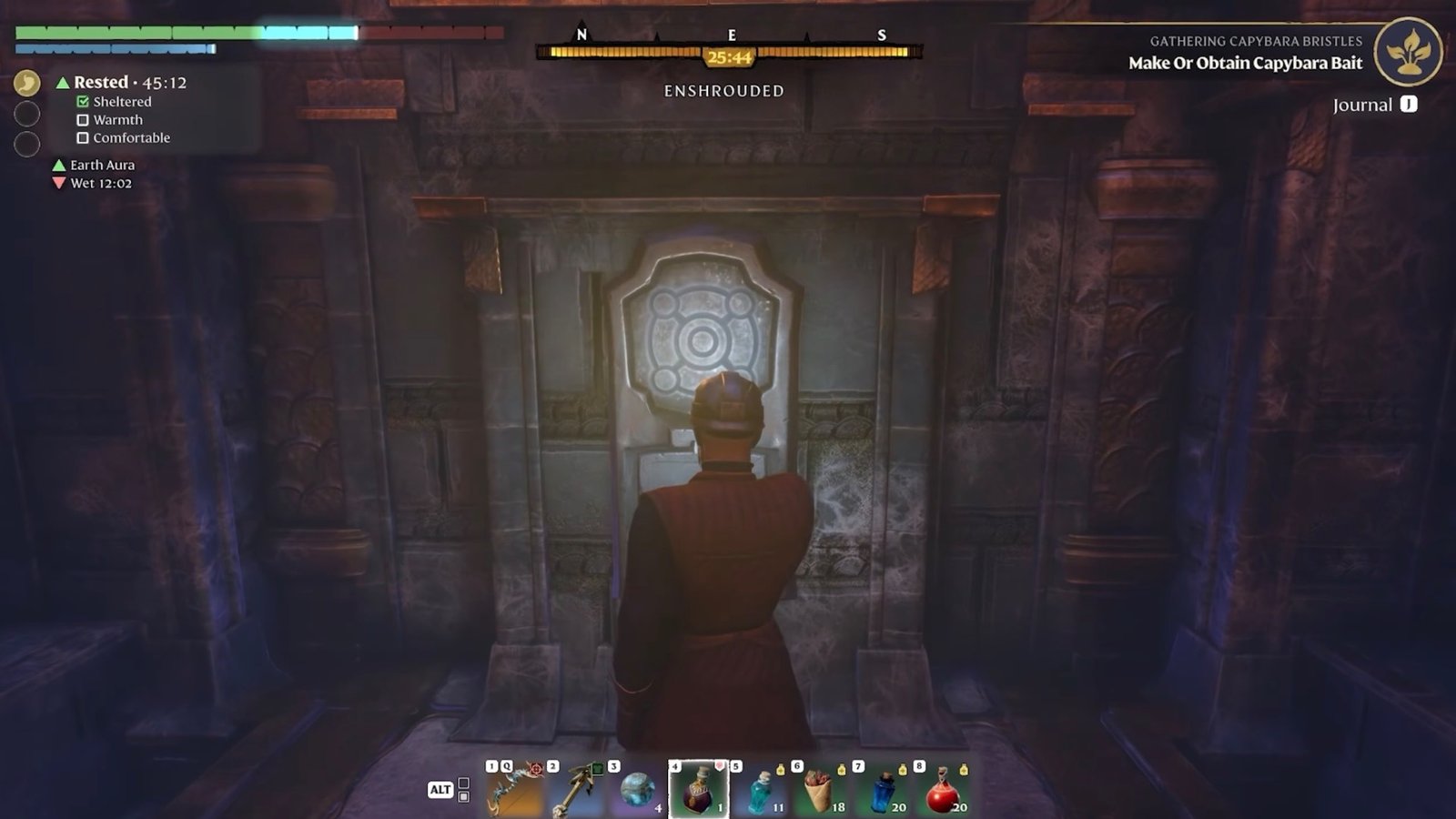Click the Wet debuff arrow indicator
This screenshot has width=1456, height=819.
coord(59,183)
